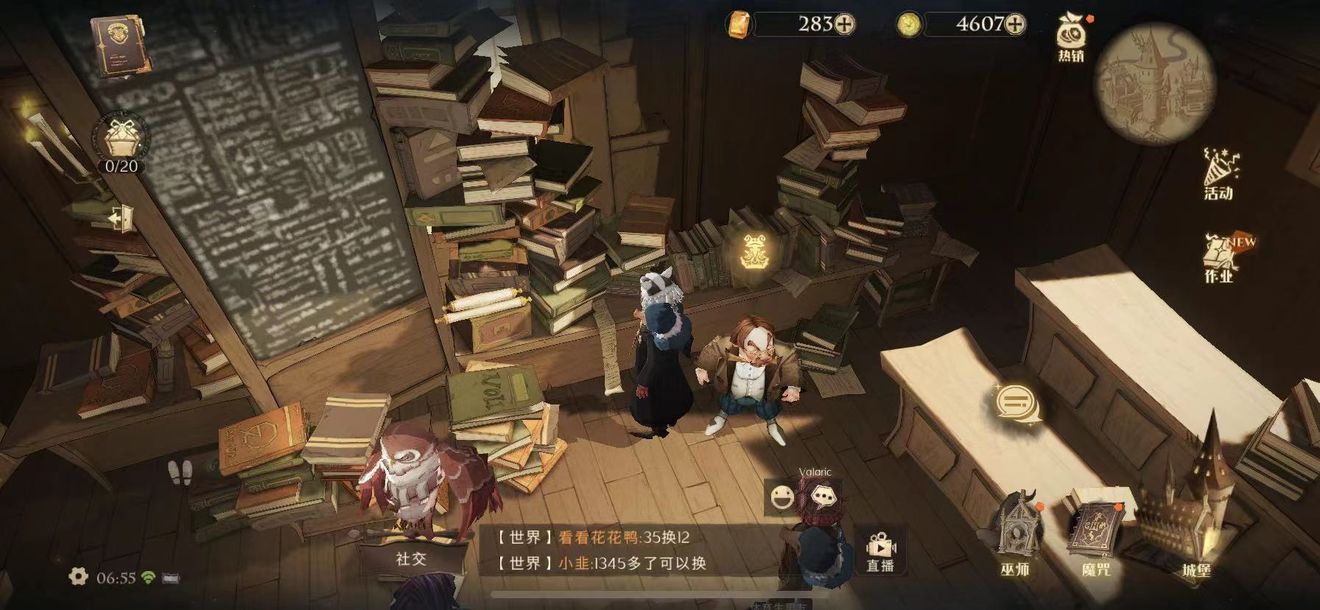Image resolution: width=1320 pixels, height=610 pixels.
Task: Open the 社交 social panel
Action: (411, 557)
